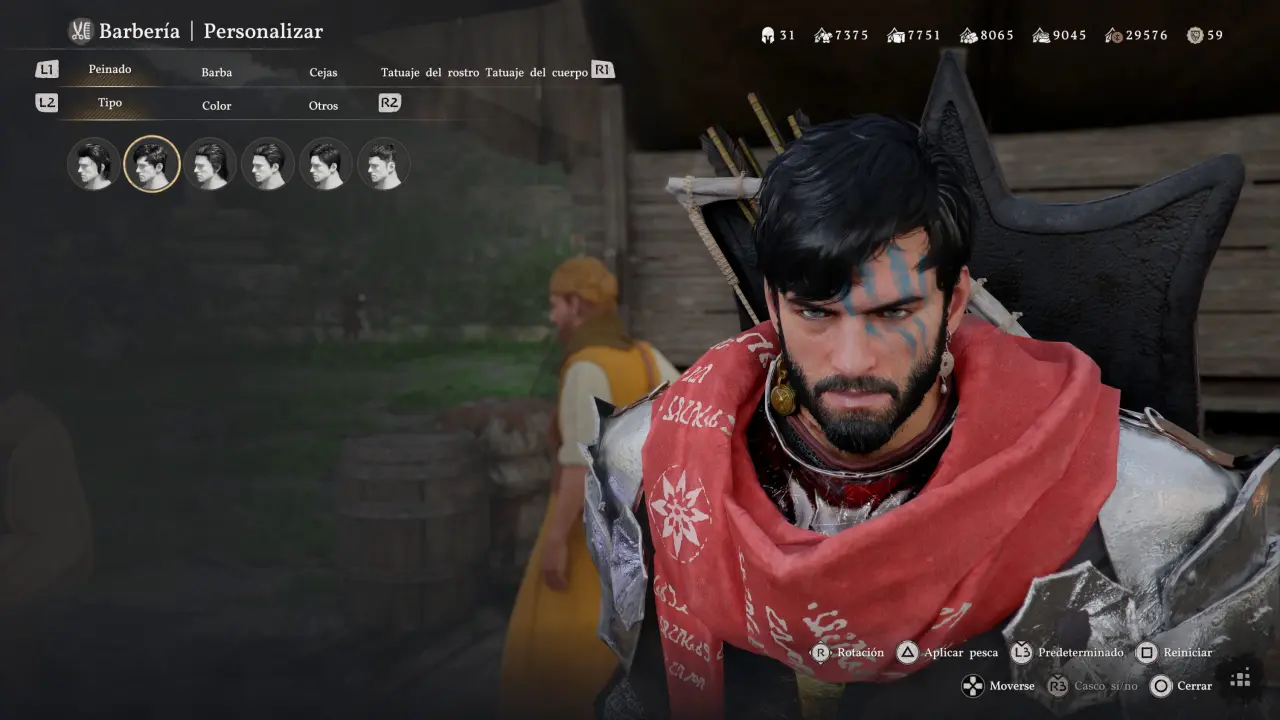Screen dimensions: 1280x720
Task: Go to the Cejas tab
Action: pyautogui.click(x=323, y=73)
